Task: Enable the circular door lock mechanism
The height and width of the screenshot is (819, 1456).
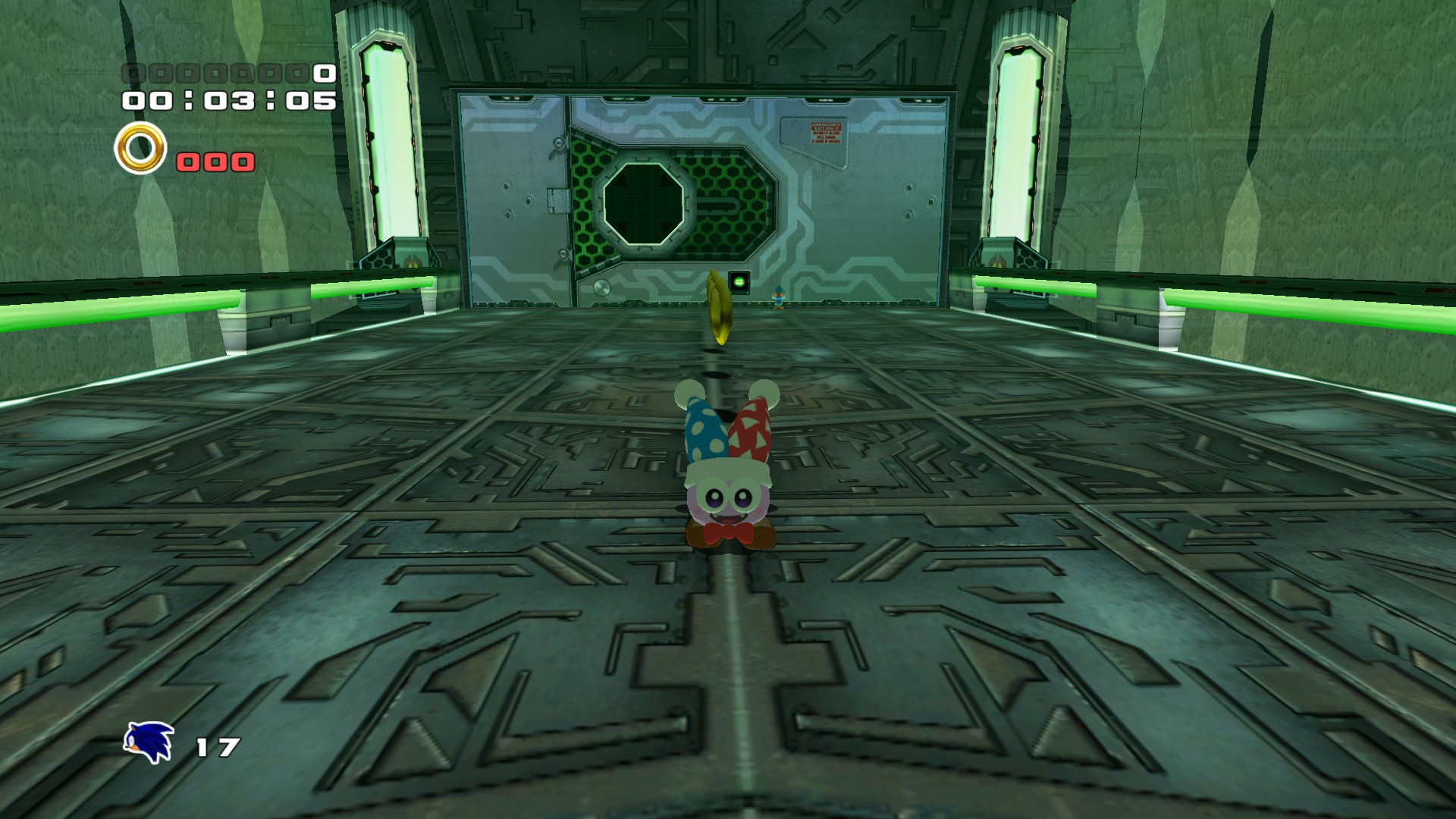Action: click(x=603, y=288)
